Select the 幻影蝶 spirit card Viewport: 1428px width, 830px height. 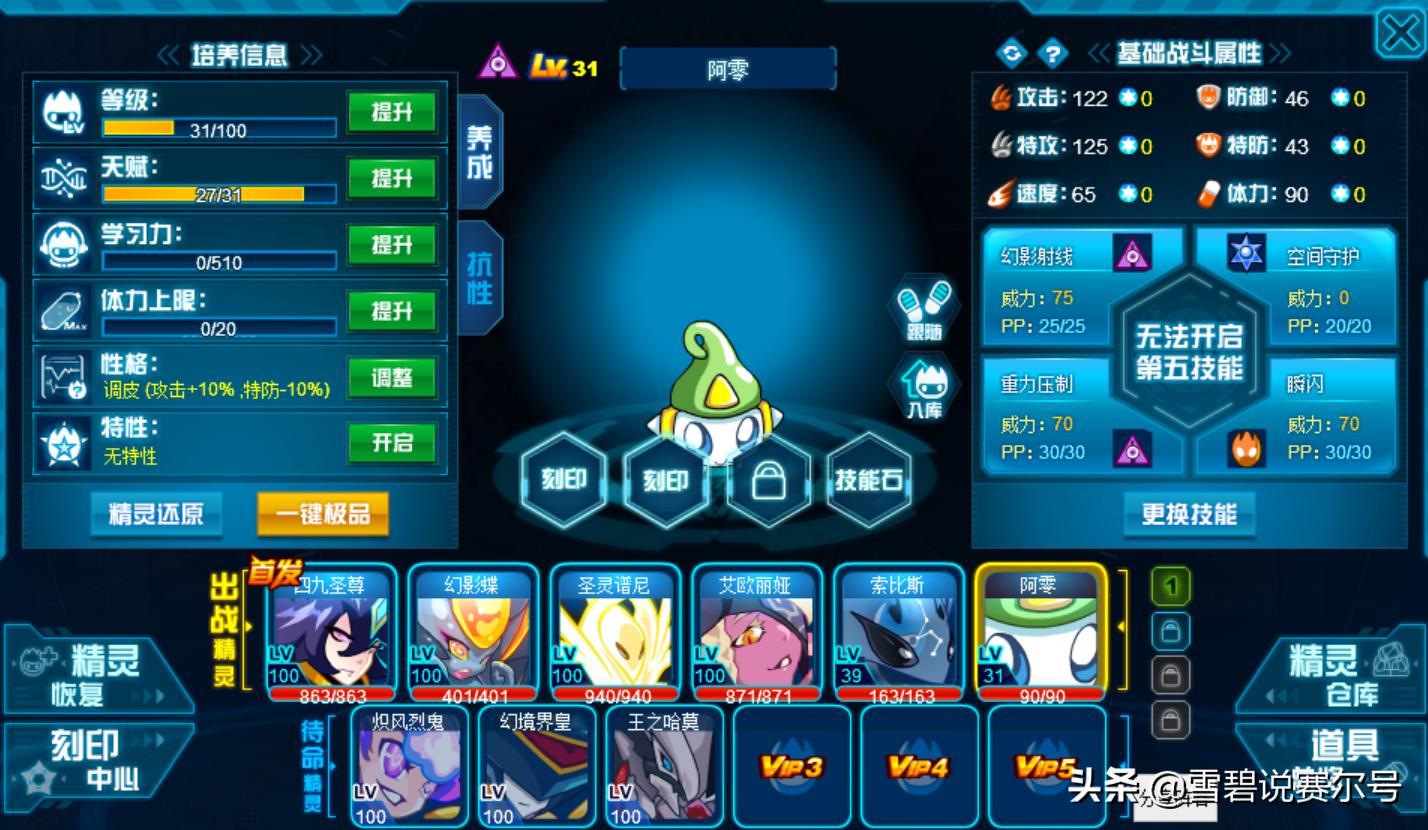473,632
